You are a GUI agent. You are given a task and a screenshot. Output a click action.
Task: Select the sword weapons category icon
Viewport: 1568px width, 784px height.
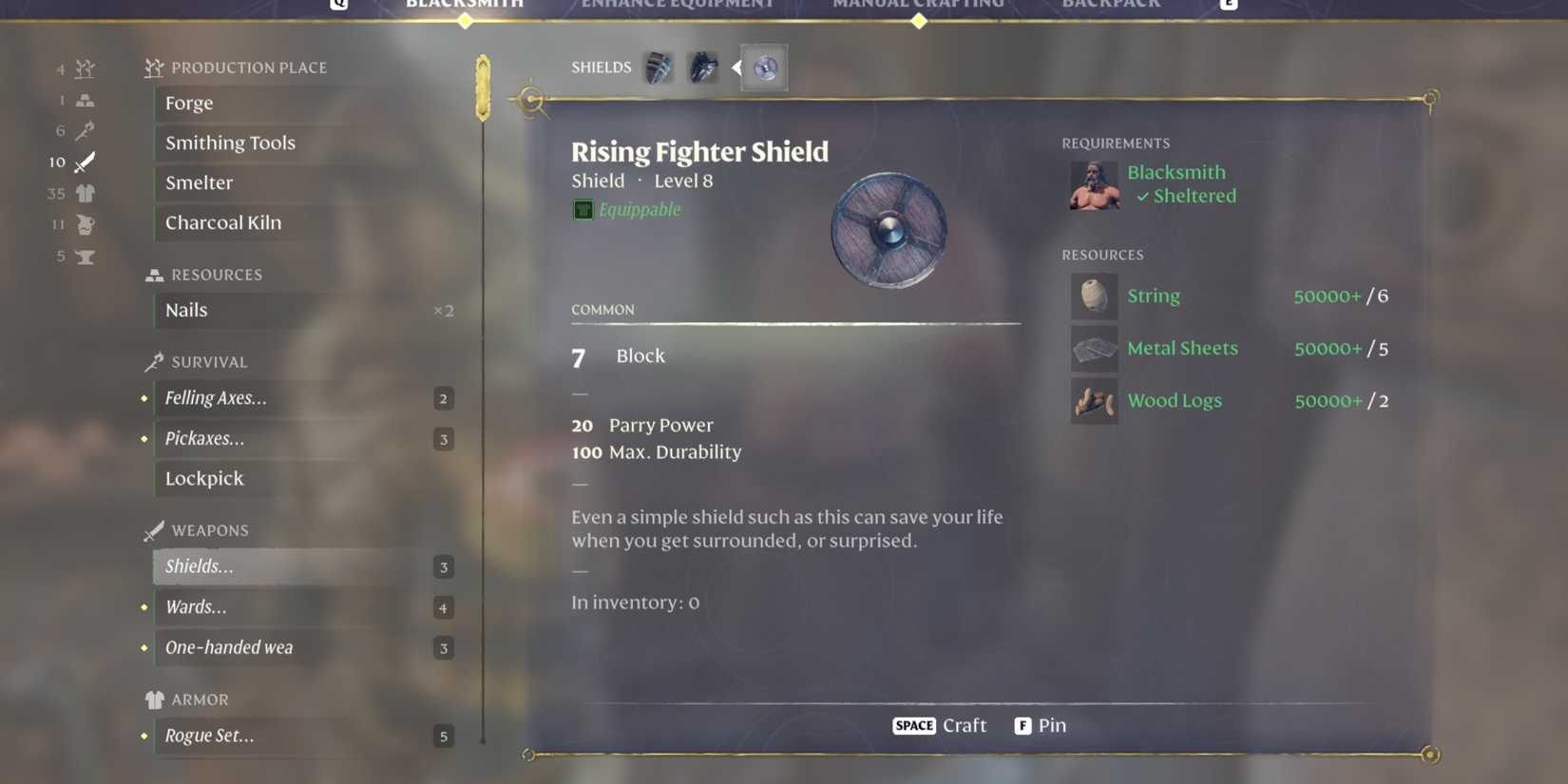[85, 162]
